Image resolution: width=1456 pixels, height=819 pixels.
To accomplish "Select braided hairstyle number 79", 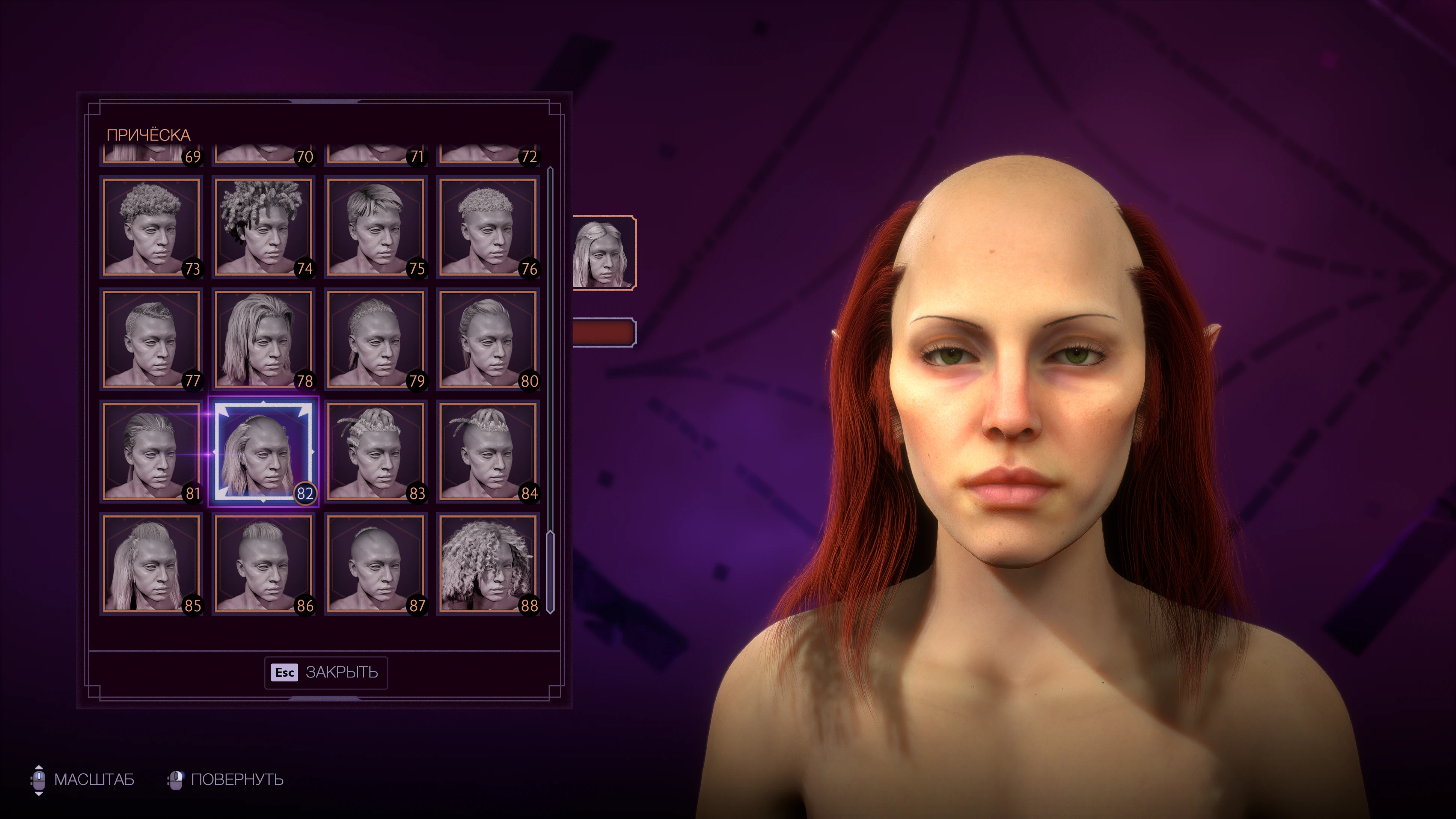I will point(375,339).
